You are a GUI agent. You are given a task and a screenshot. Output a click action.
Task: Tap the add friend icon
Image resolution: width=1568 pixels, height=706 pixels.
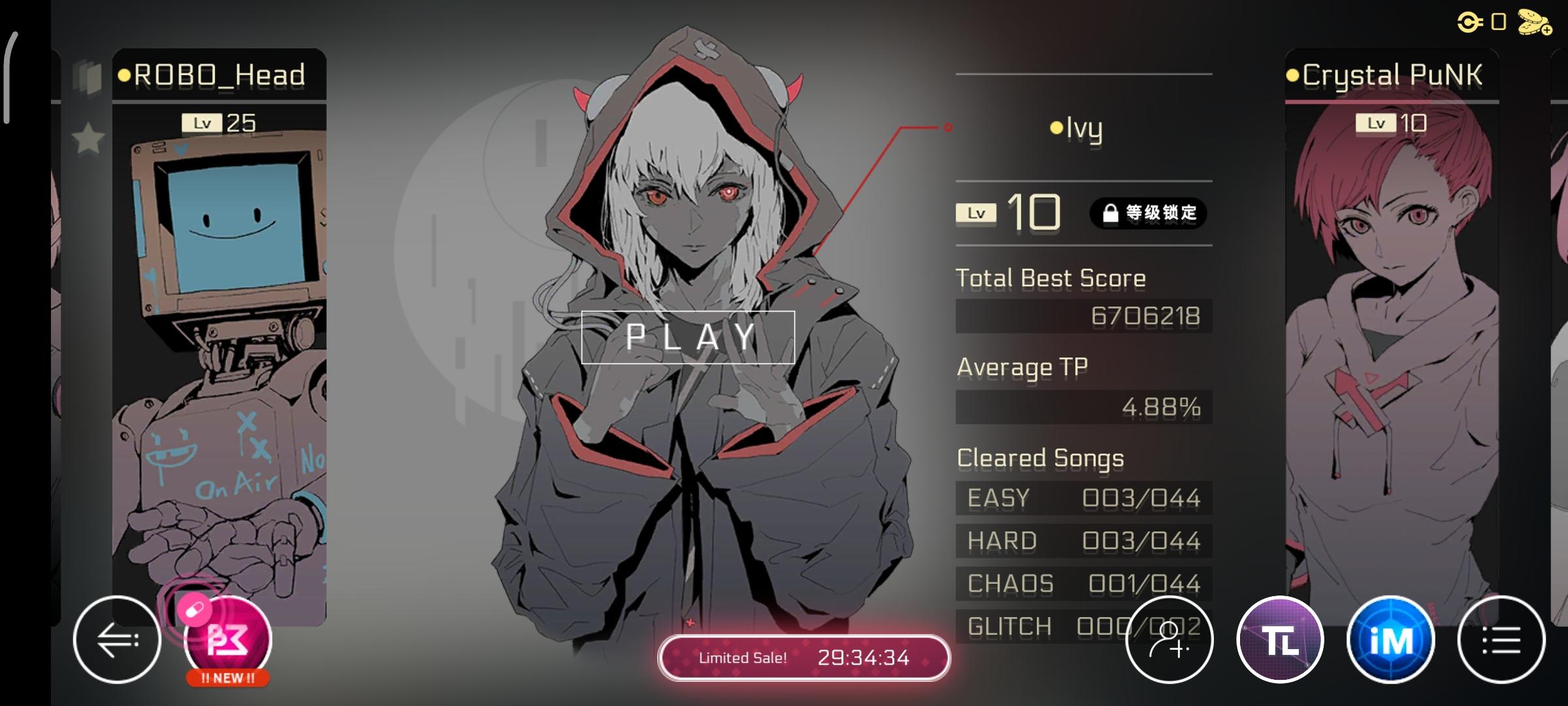1169,640
